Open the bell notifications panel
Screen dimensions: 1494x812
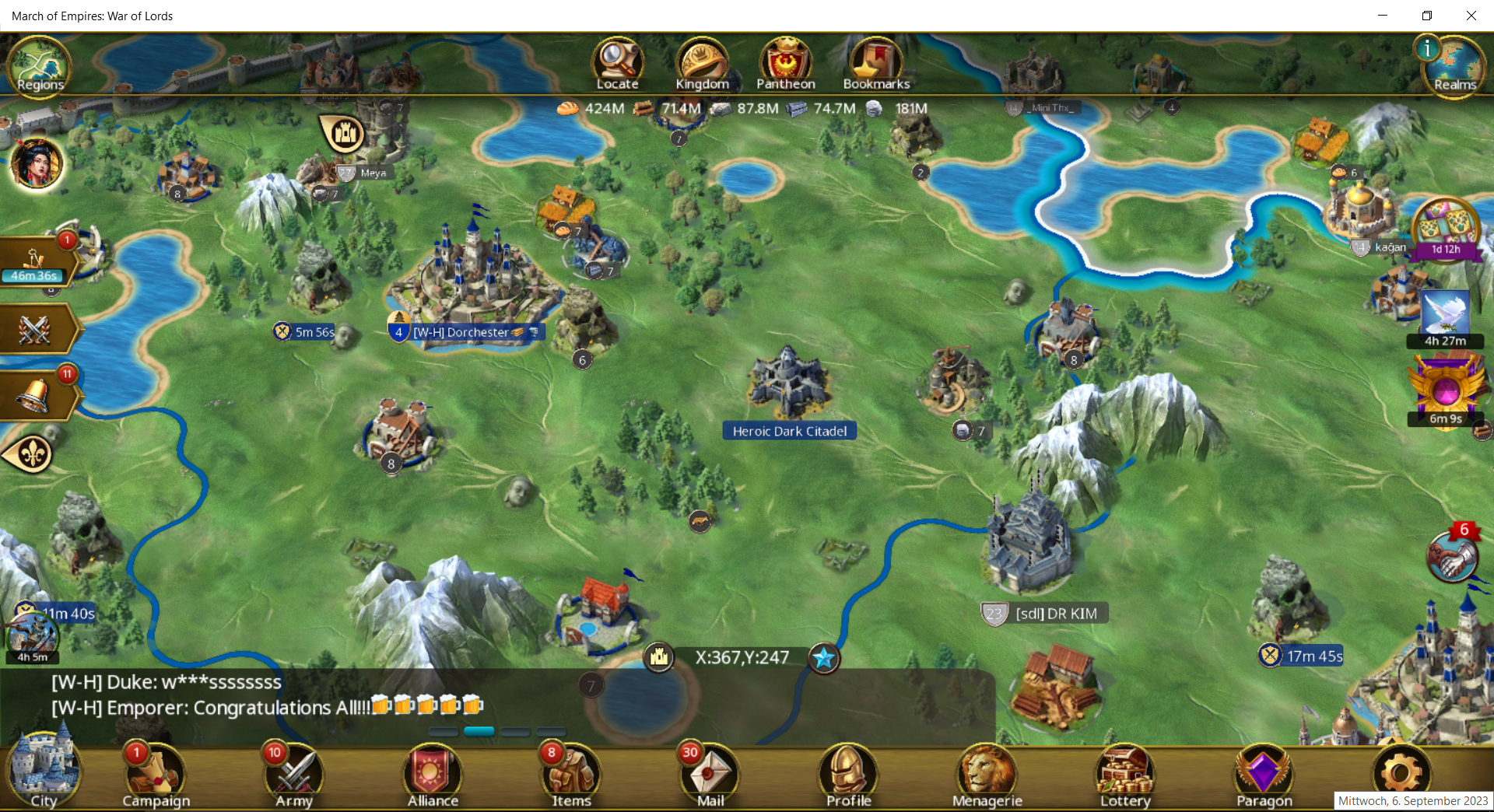tap(36, 396)
